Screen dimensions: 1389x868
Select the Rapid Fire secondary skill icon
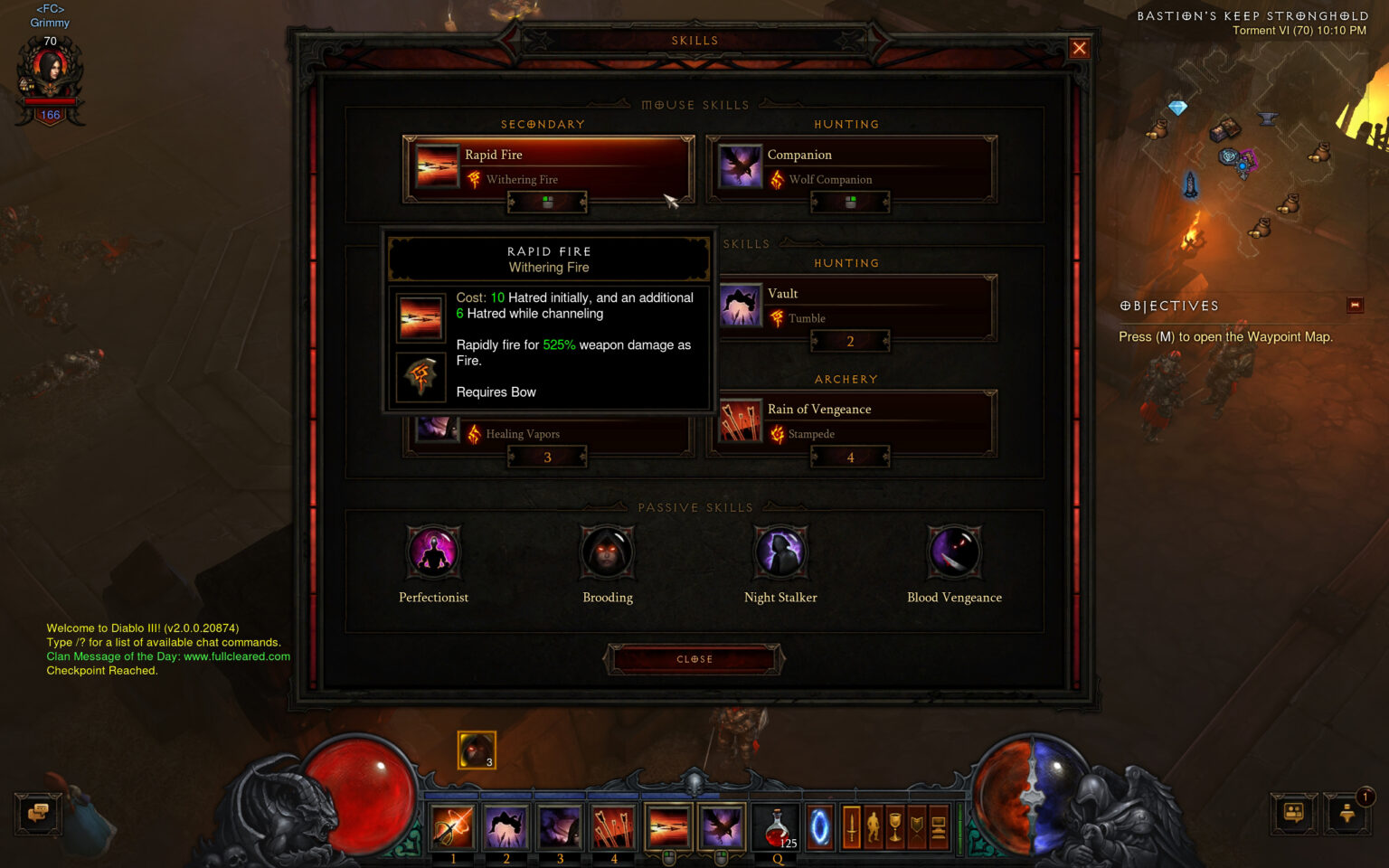pos(437,166)
